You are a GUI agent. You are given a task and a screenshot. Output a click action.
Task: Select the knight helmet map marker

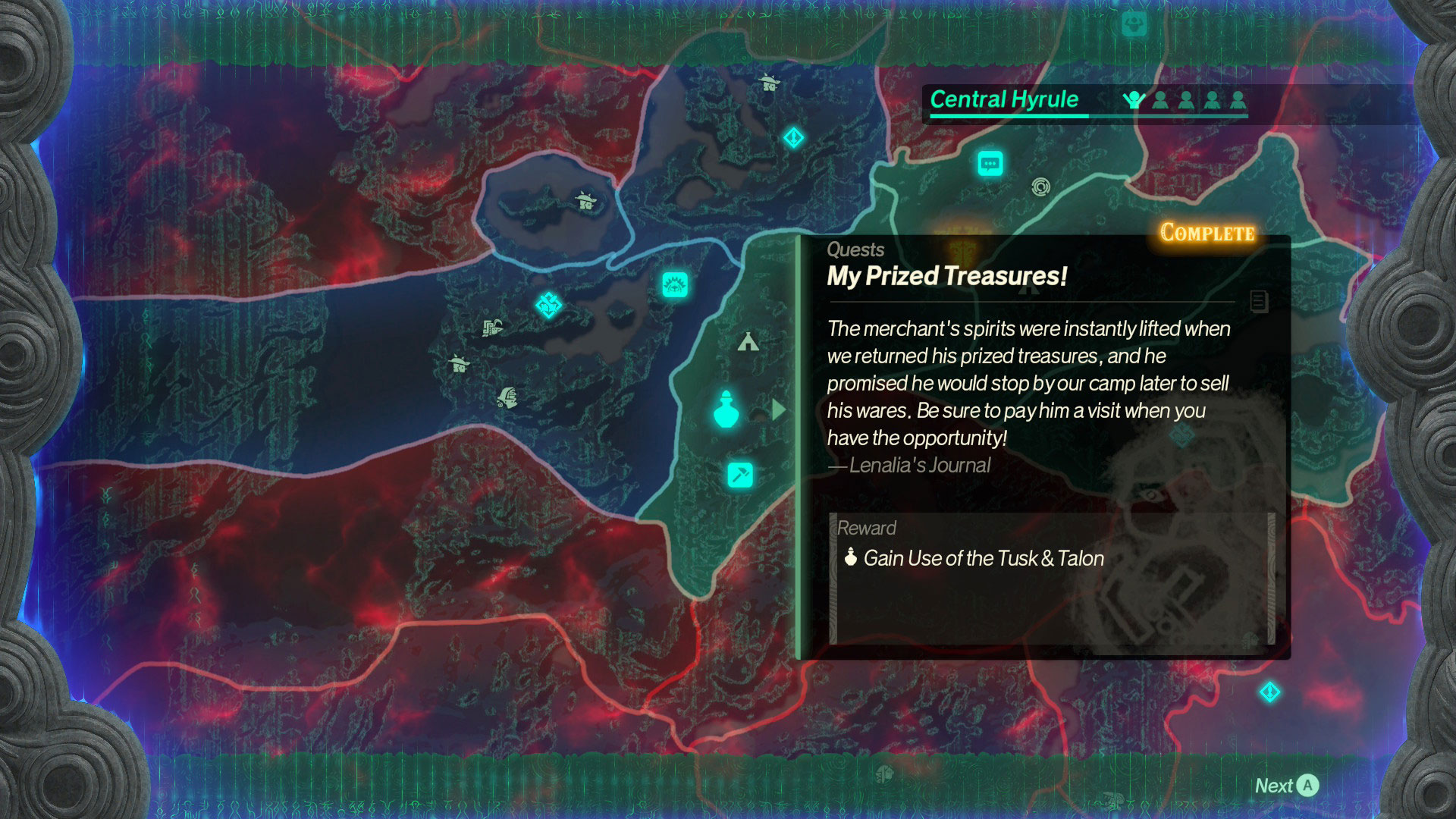(507, 397)
